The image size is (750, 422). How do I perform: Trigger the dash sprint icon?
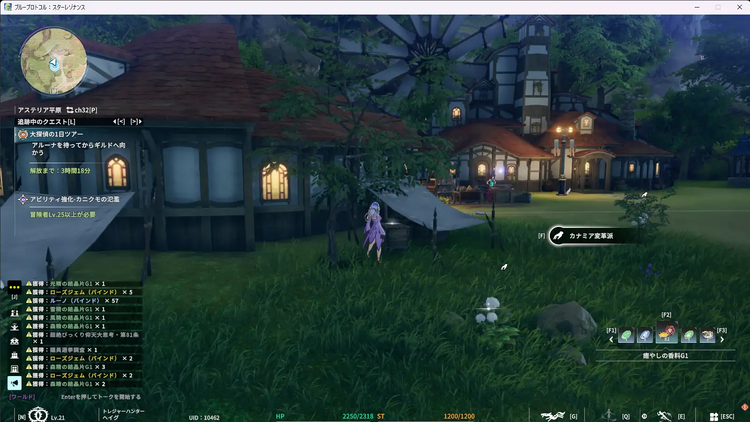pos(663,415)
